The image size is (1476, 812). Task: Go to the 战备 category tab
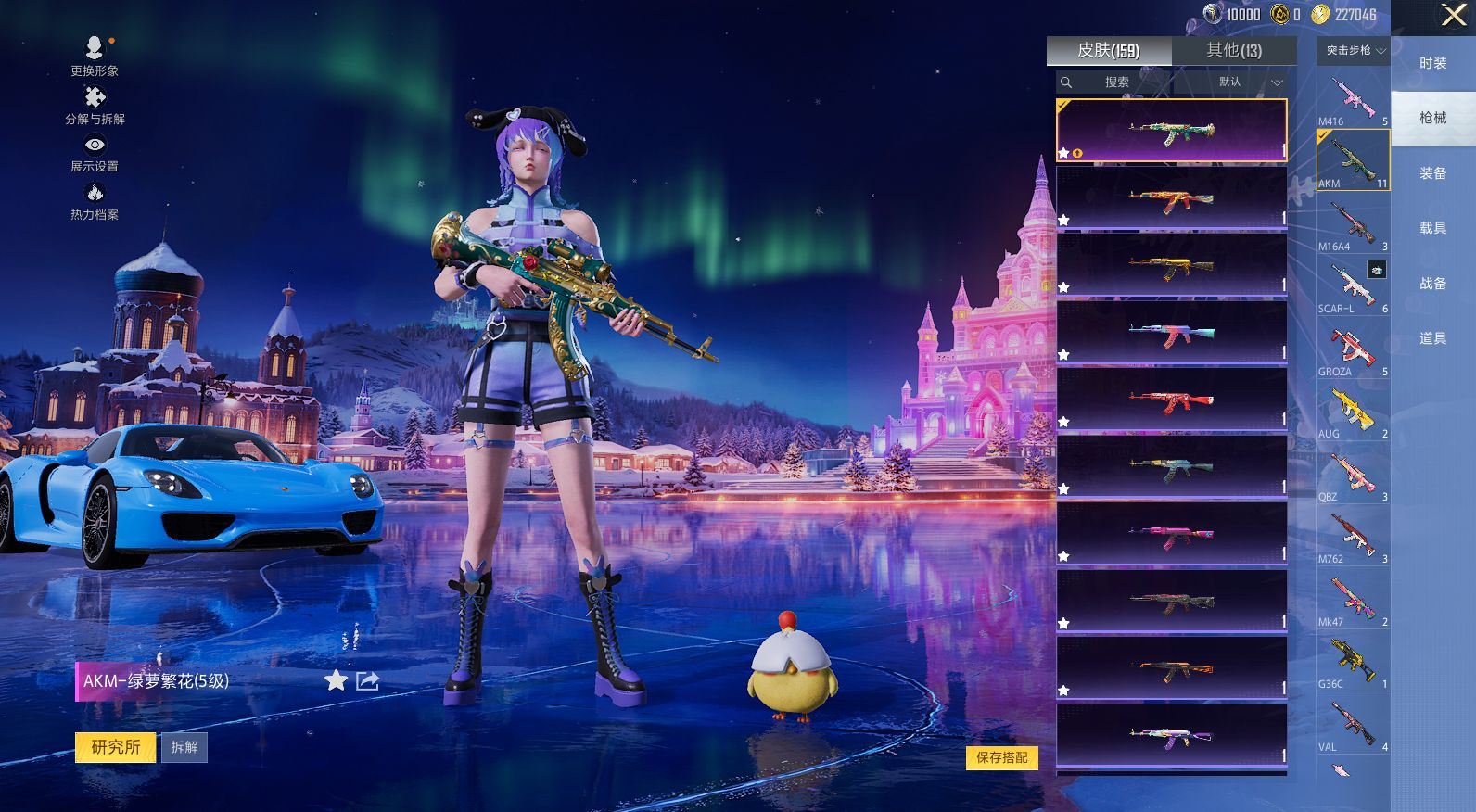(1432, 284)
